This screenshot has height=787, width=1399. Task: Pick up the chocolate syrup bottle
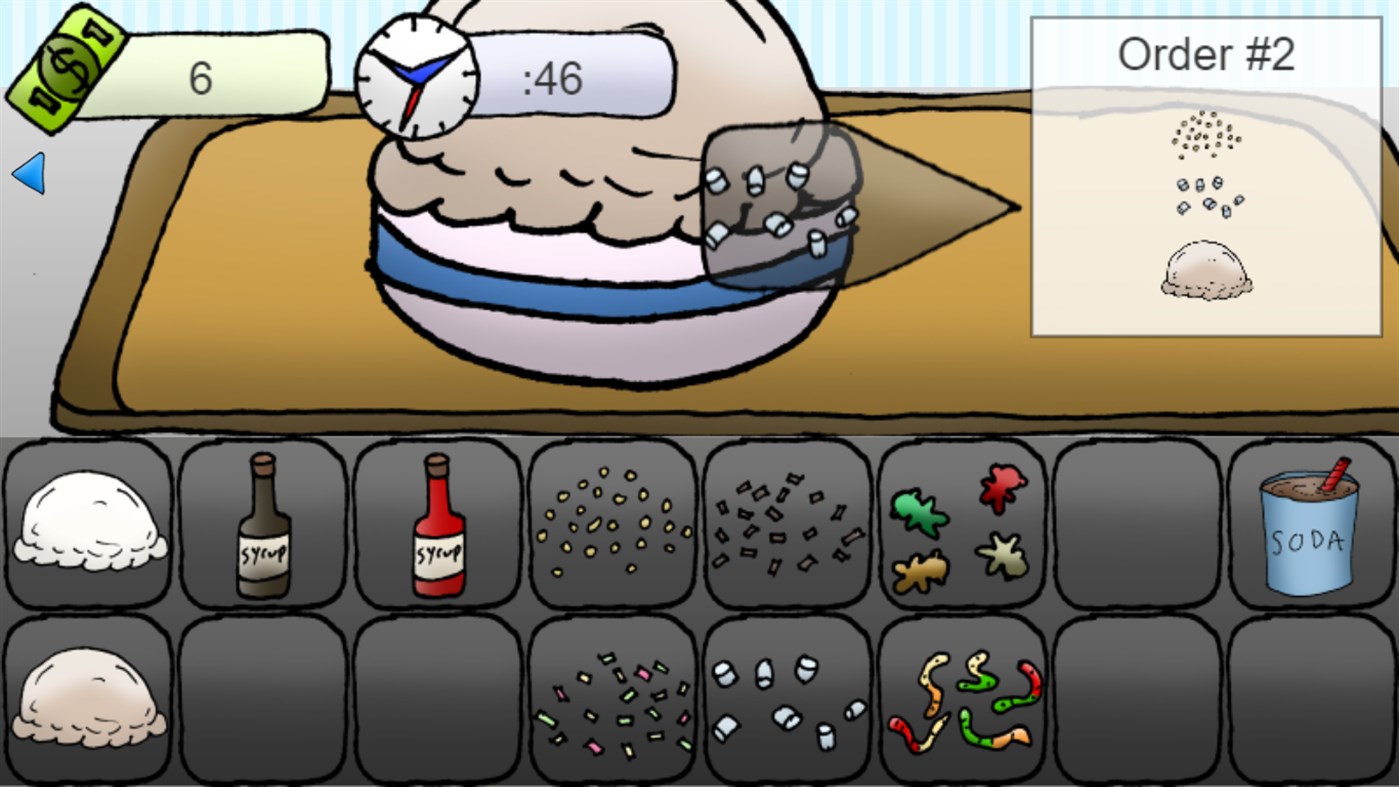pyautogui.click(x=262, y=525)
